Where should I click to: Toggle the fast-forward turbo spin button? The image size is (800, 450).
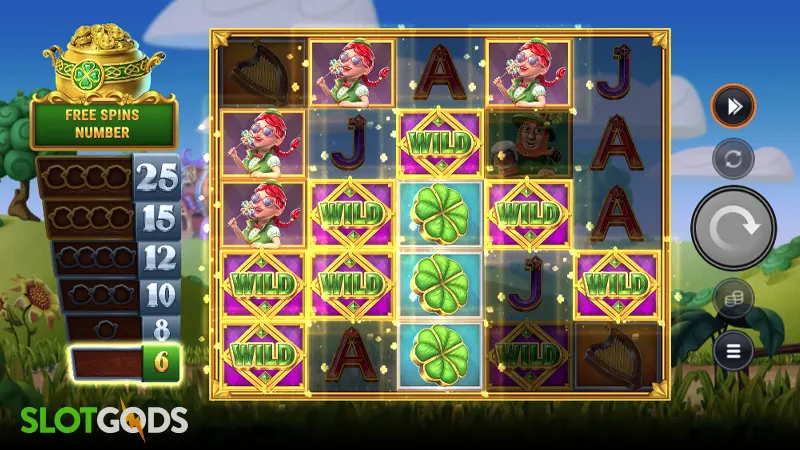point(733,106)
